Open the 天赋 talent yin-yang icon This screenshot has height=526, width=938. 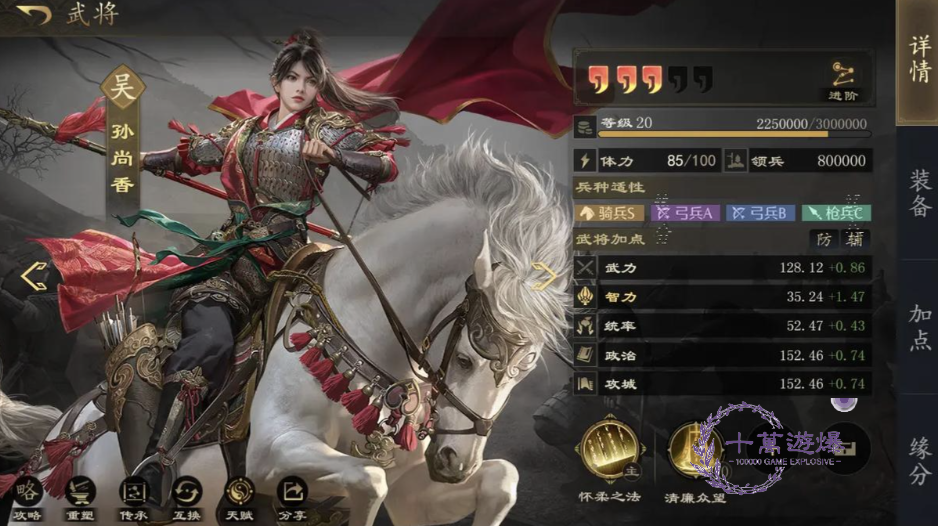tap(239, 494)
